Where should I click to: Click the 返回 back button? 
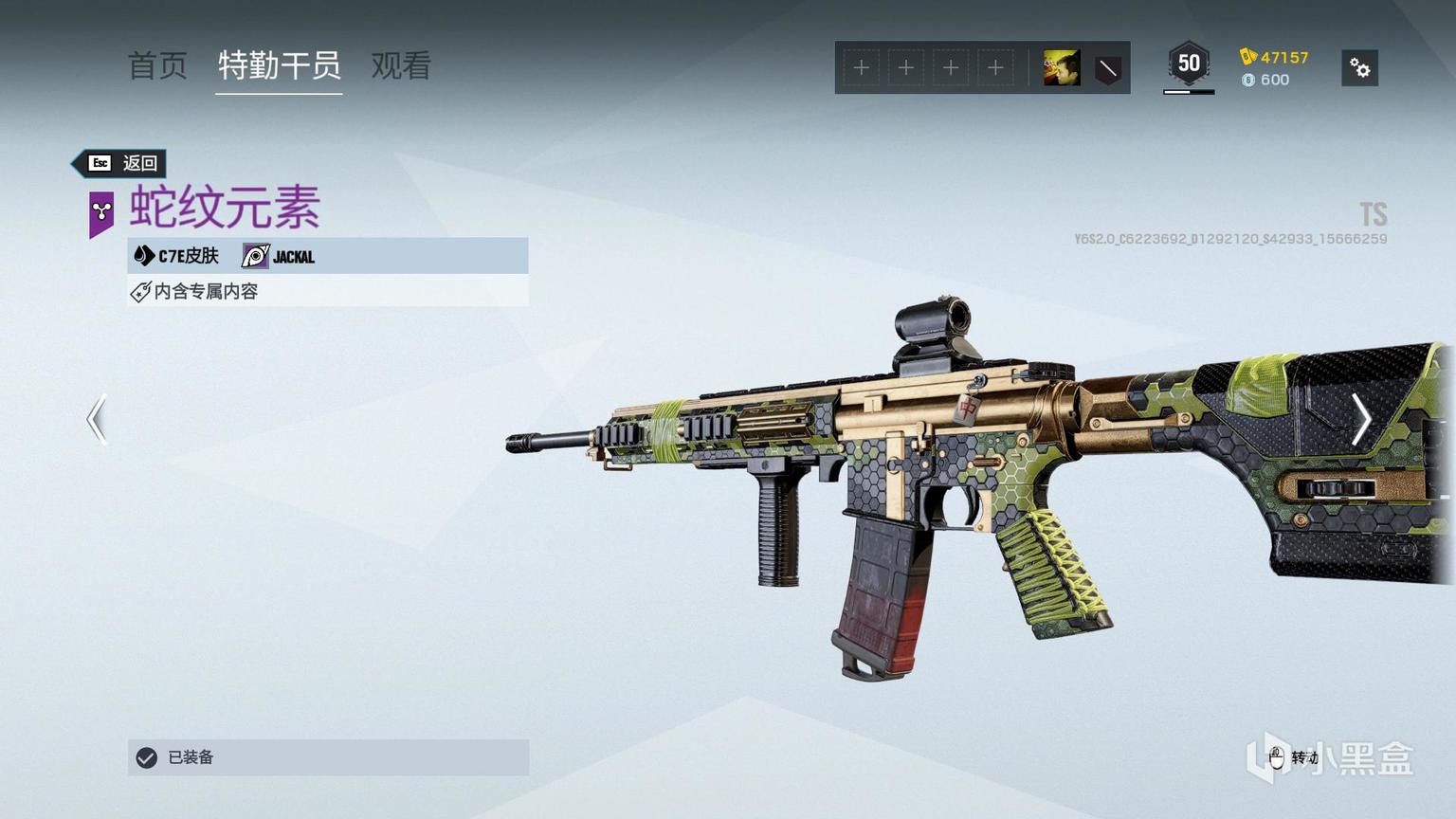click(x=121, y=163)
